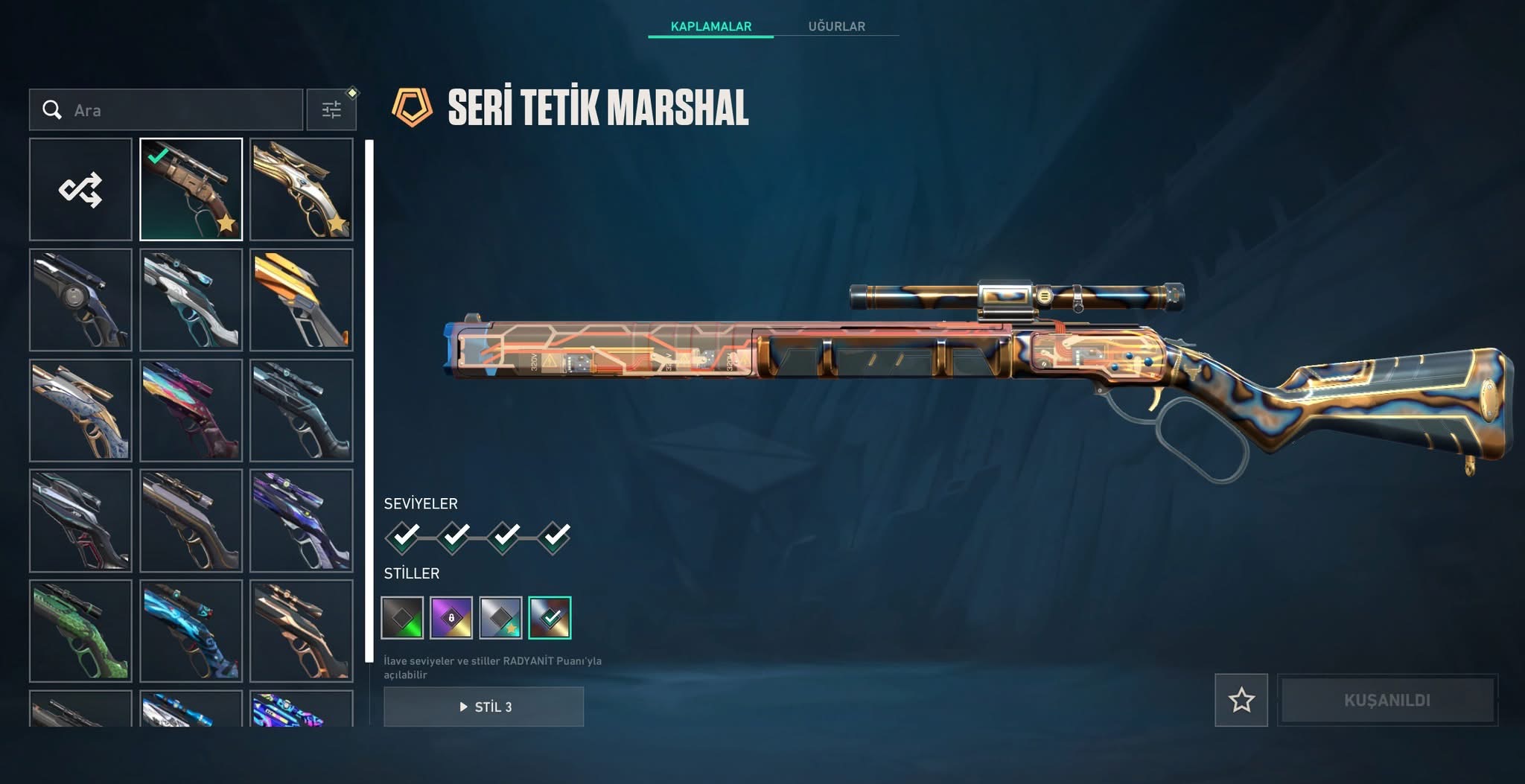Image resolution: width=1525 pixels, height=784 pixels.
Task: Click the skin list scrollbar
Action: point(369,401)
